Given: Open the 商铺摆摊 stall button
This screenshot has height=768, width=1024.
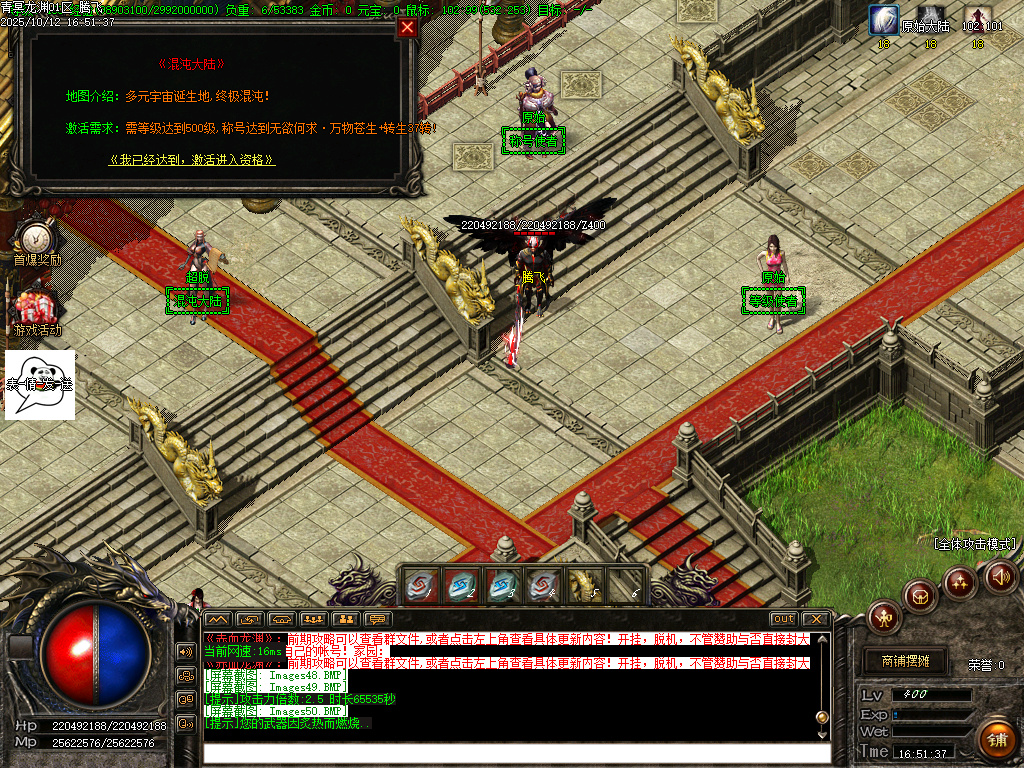Looking at the screenshot, I should 905,661.
